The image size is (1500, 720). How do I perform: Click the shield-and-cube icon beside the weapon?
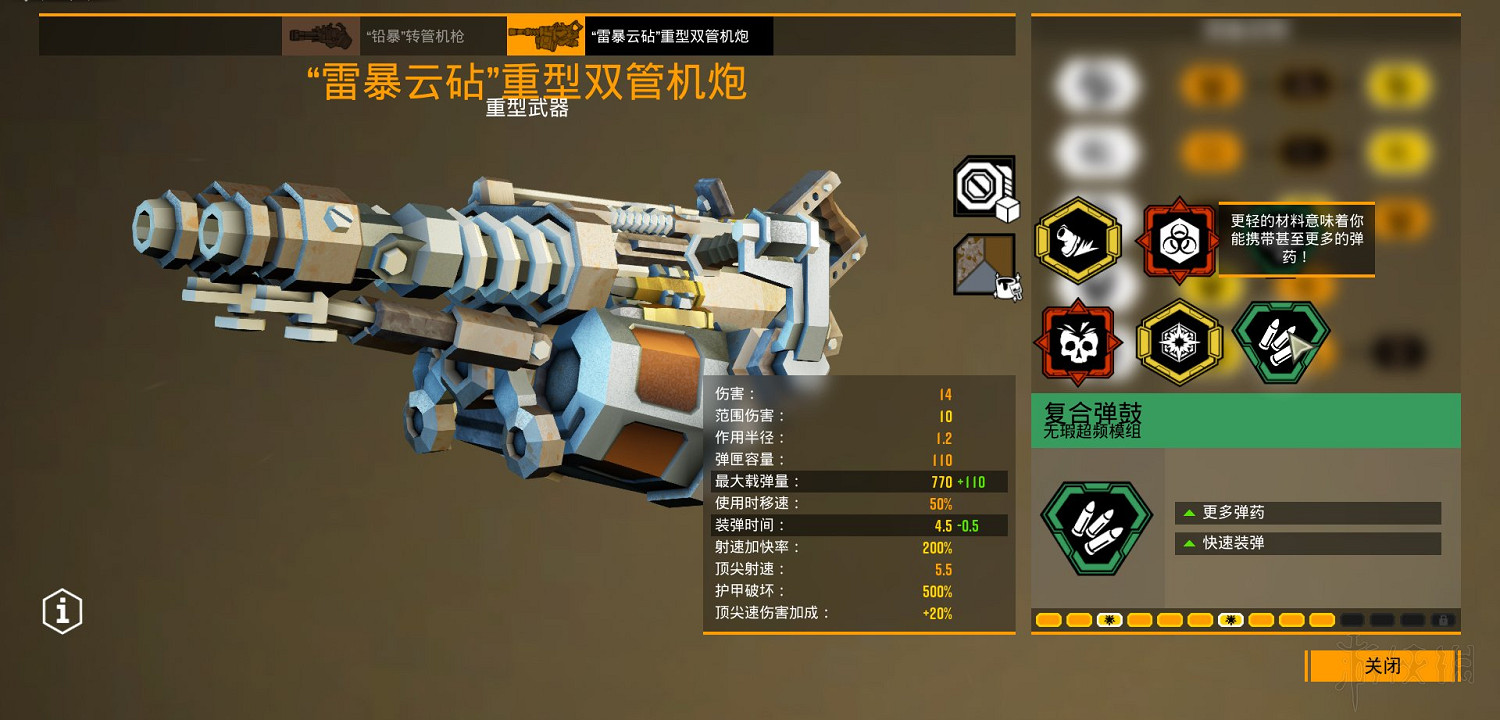tap(984, 188)
